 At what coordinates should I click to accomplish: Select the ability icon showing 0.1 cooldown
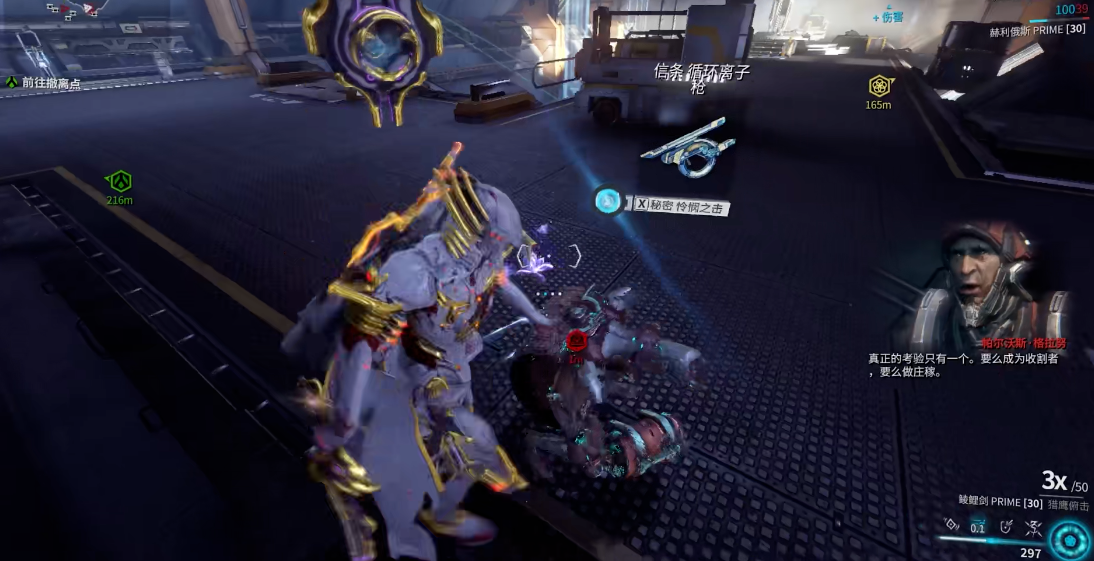977,527
